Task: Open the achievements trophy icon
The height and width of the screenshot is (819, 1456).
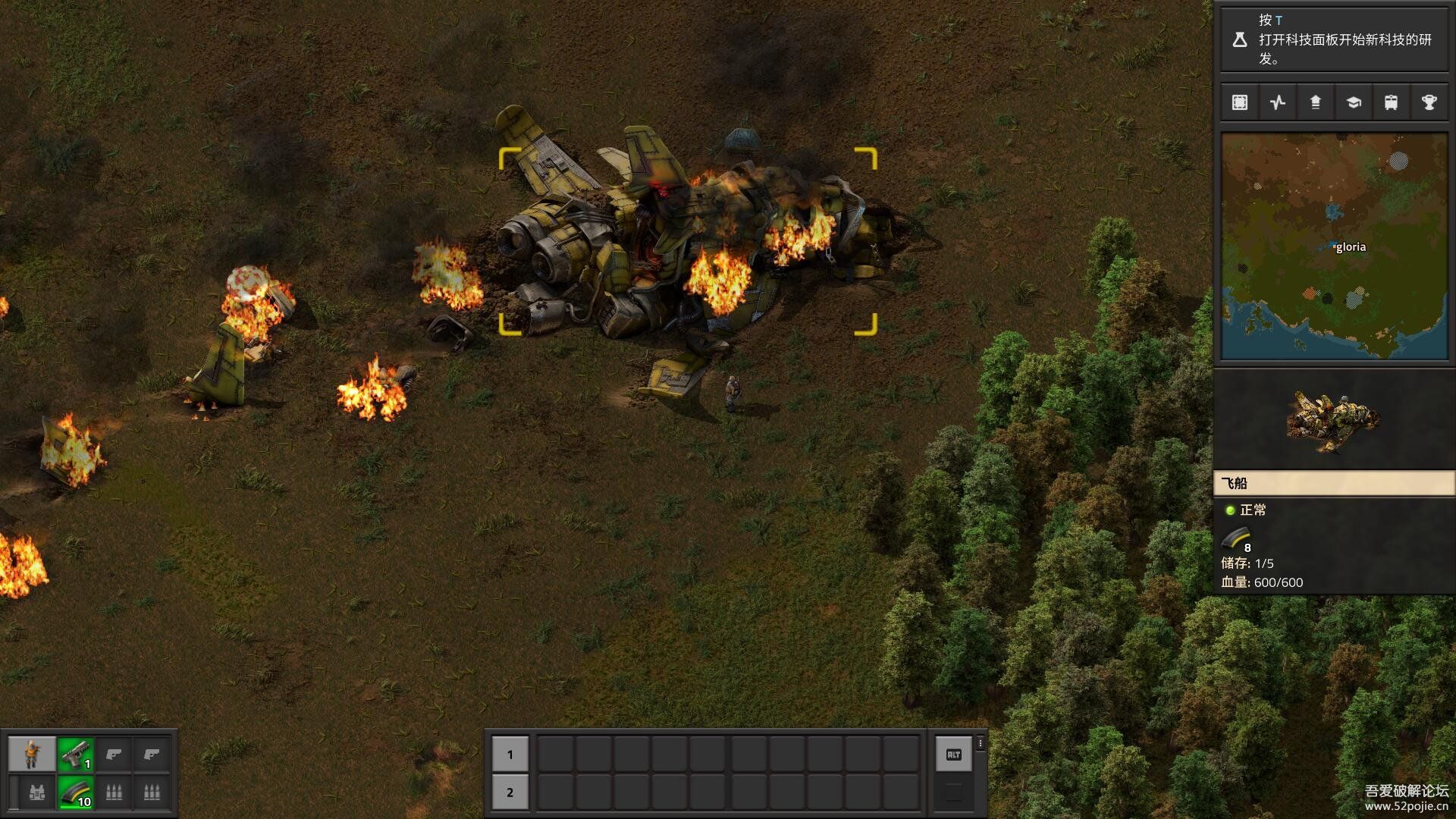Action: (1429, 102)
